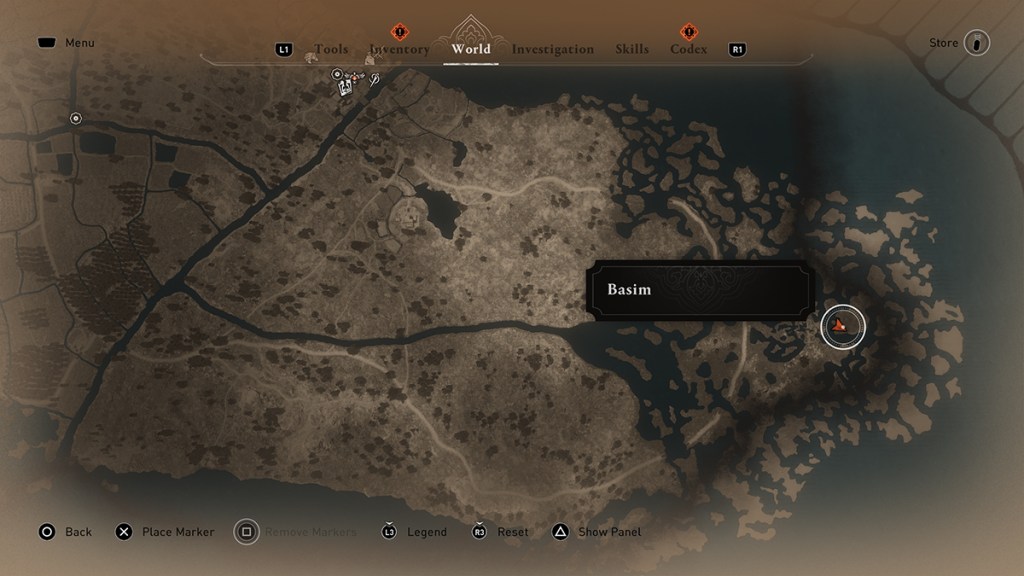
Task: Switch to the Tools tab
Action: tap(331, 49)
